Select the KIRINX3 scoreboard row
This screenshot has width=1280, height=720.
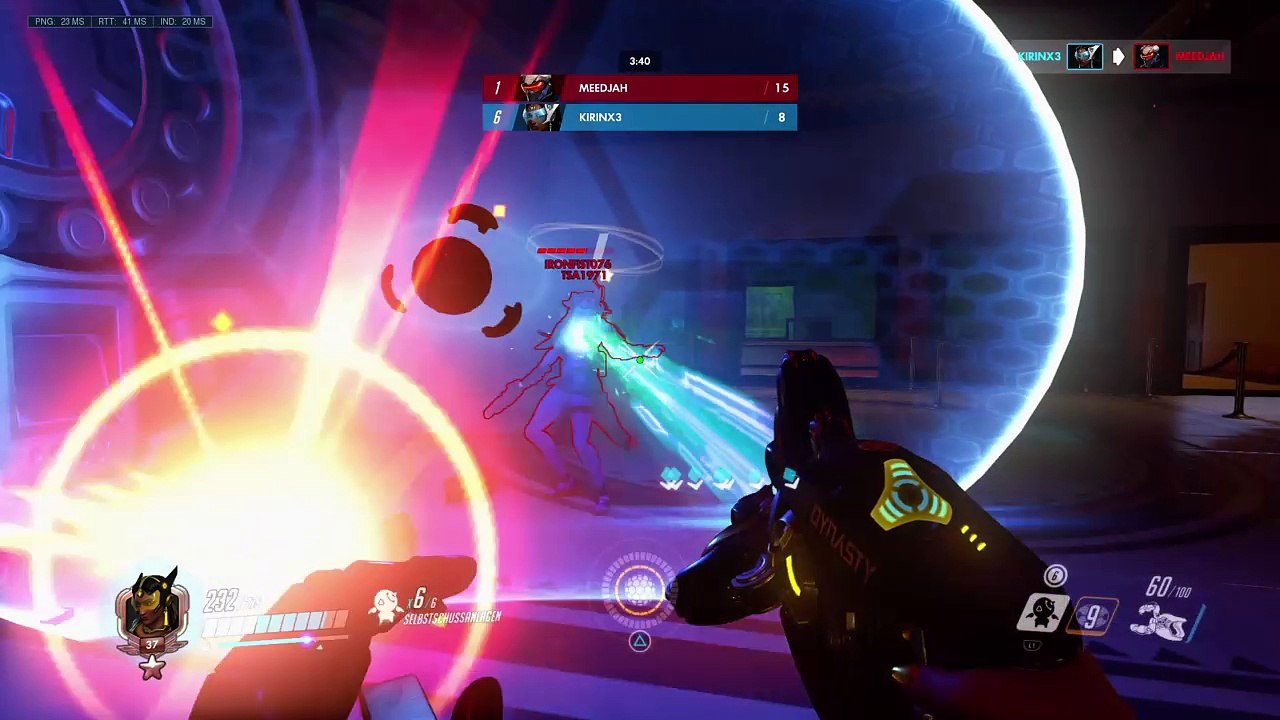640,118
